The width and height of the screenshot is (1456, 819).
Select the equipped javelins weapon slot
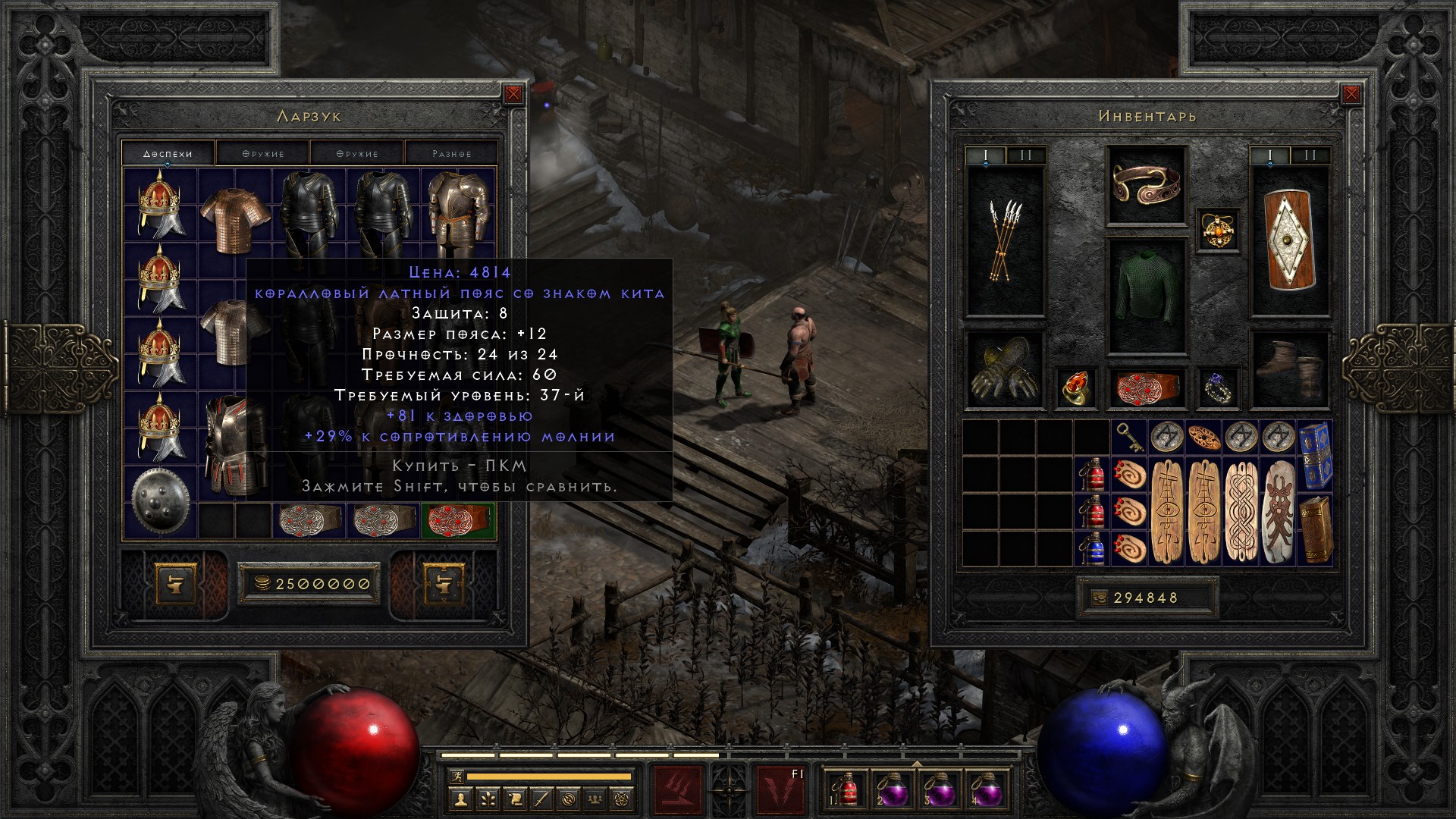coord(1005,241)
